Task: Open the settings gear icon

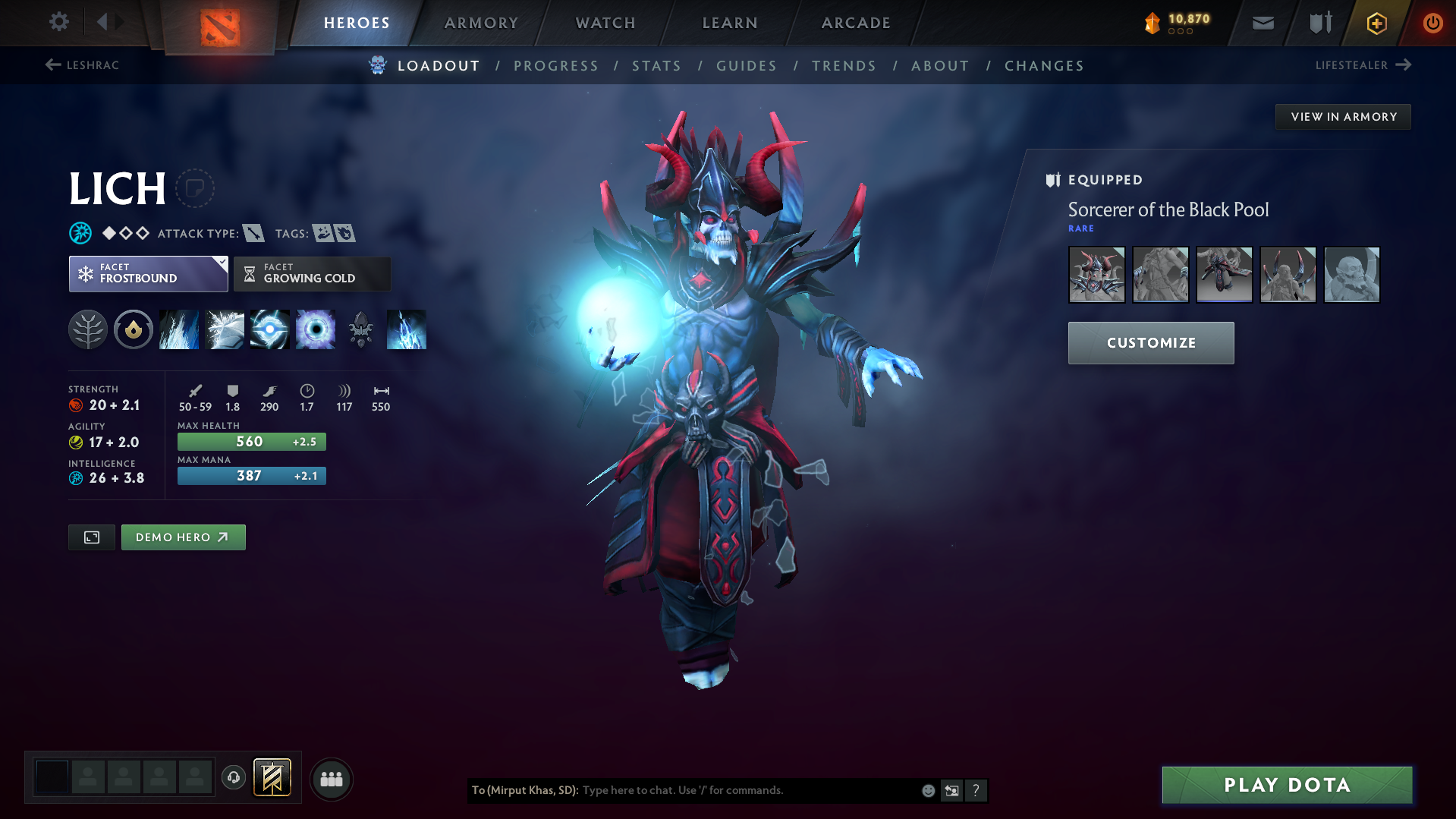Action: 58,22
